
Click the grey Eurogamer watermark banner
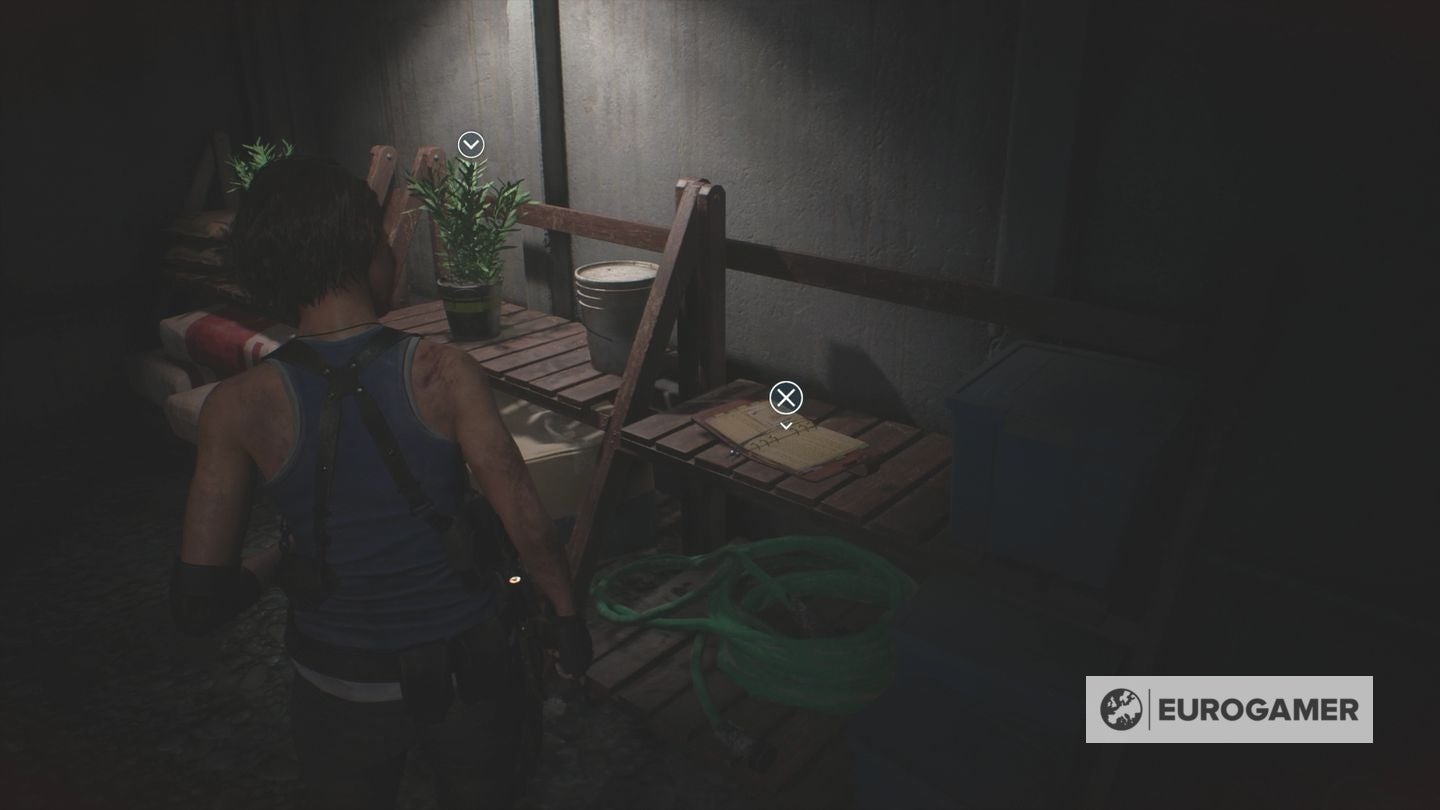1230,711
